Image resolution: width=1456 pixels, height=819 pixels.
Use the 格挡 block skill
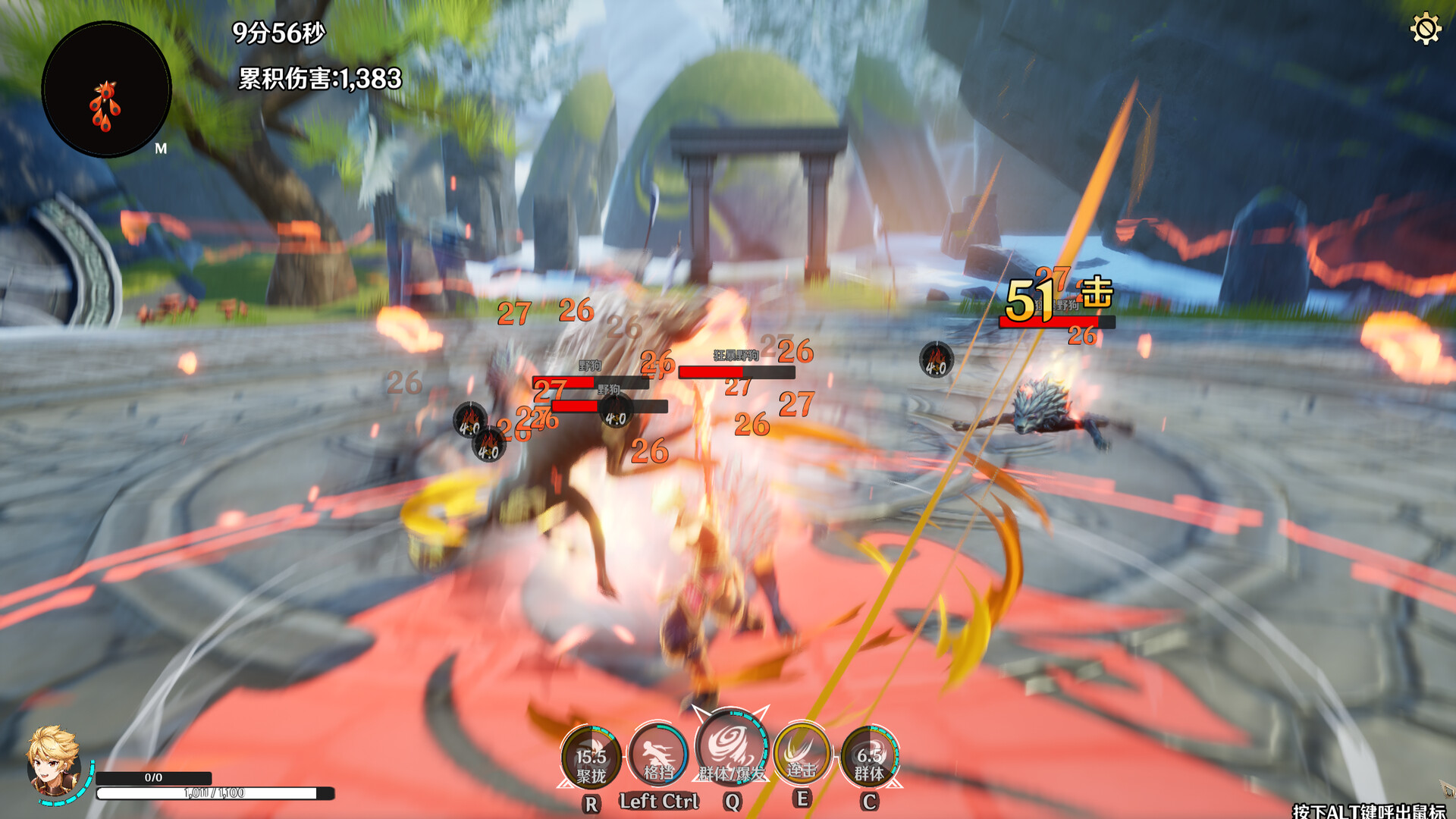coord(658,755)
